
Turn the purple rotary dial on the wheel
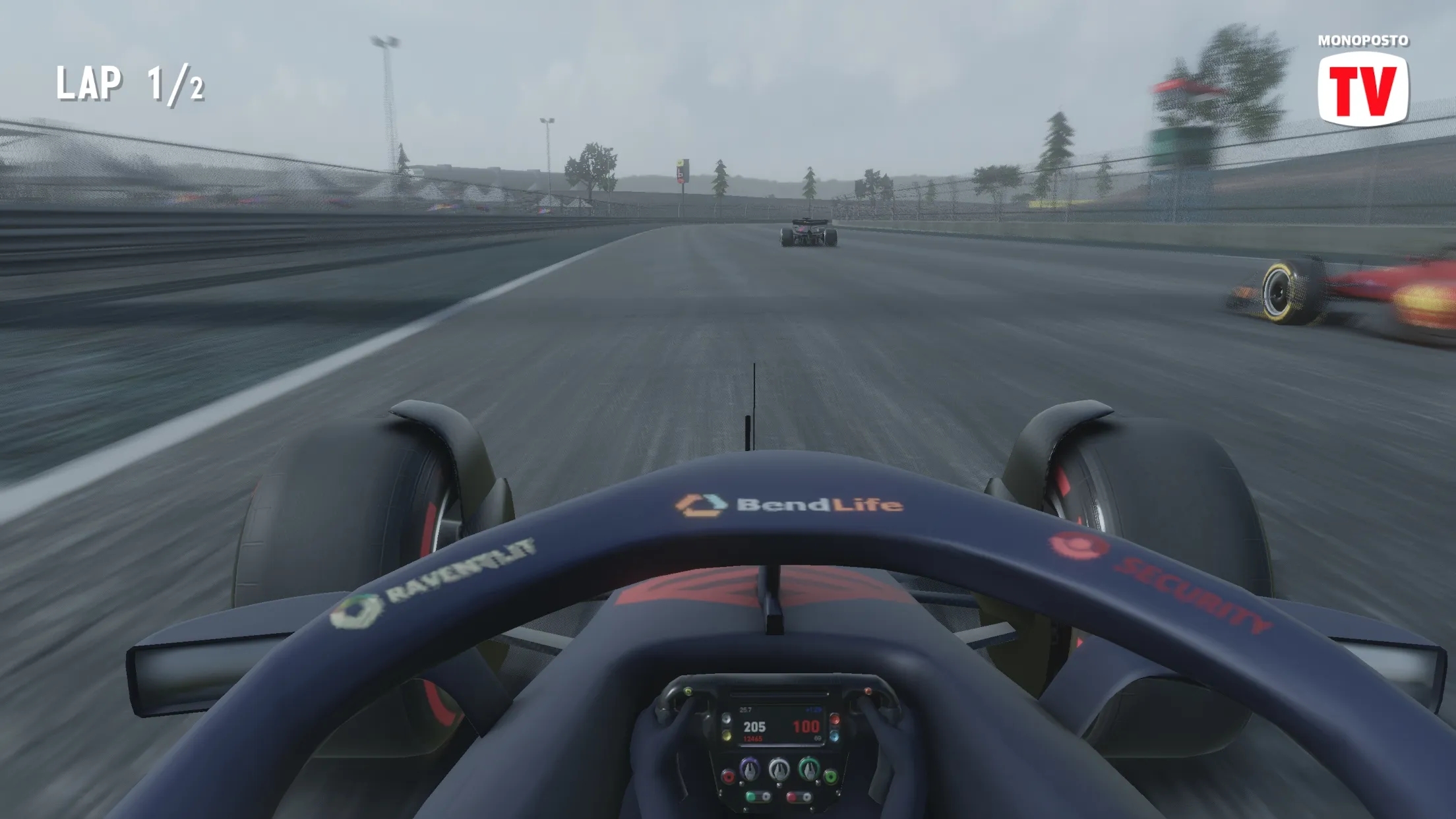click(x=750, y=769)
